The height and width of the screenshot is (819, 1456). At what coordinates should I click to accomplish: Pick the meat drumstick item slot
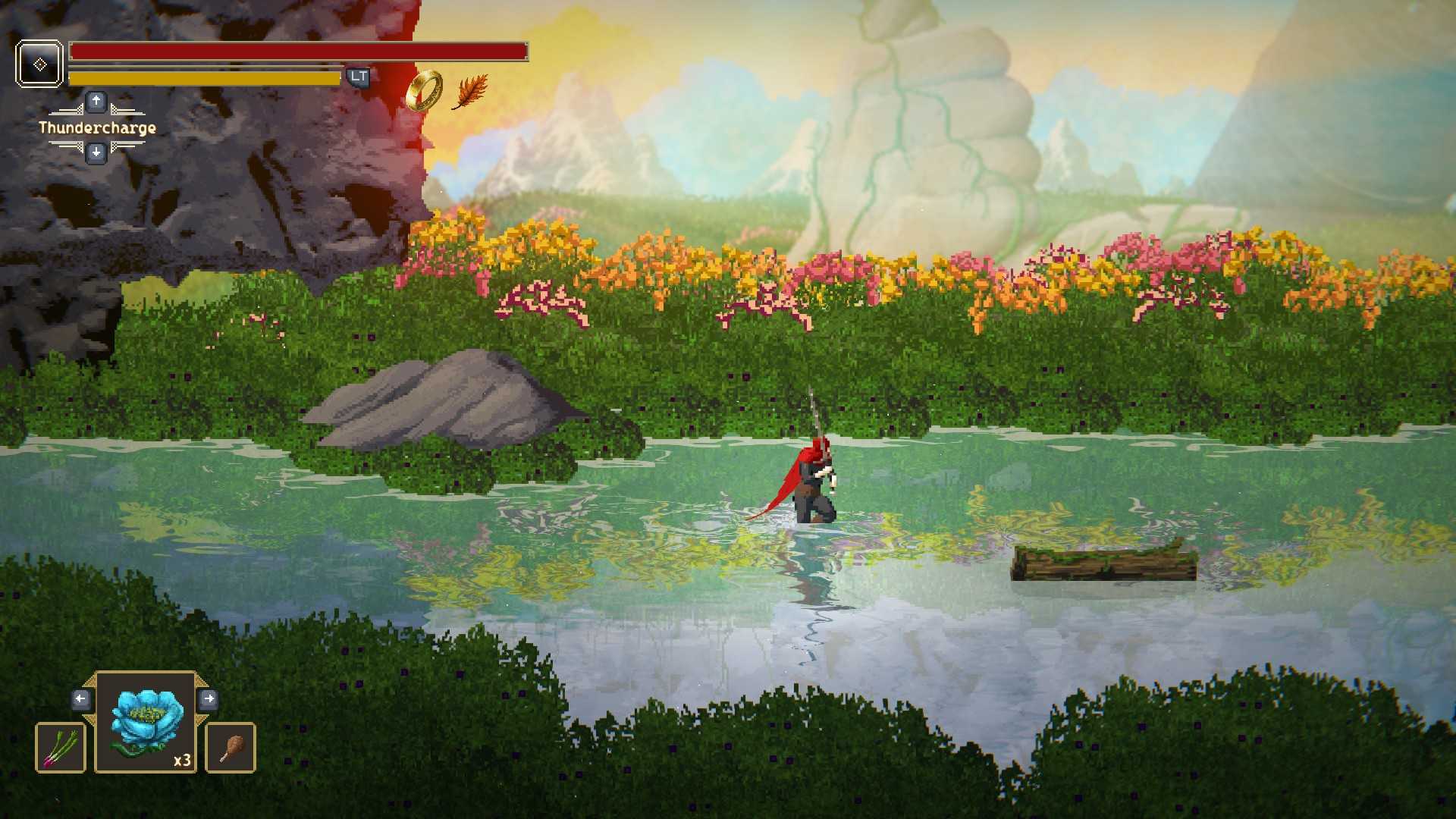(x=231, y=748)
